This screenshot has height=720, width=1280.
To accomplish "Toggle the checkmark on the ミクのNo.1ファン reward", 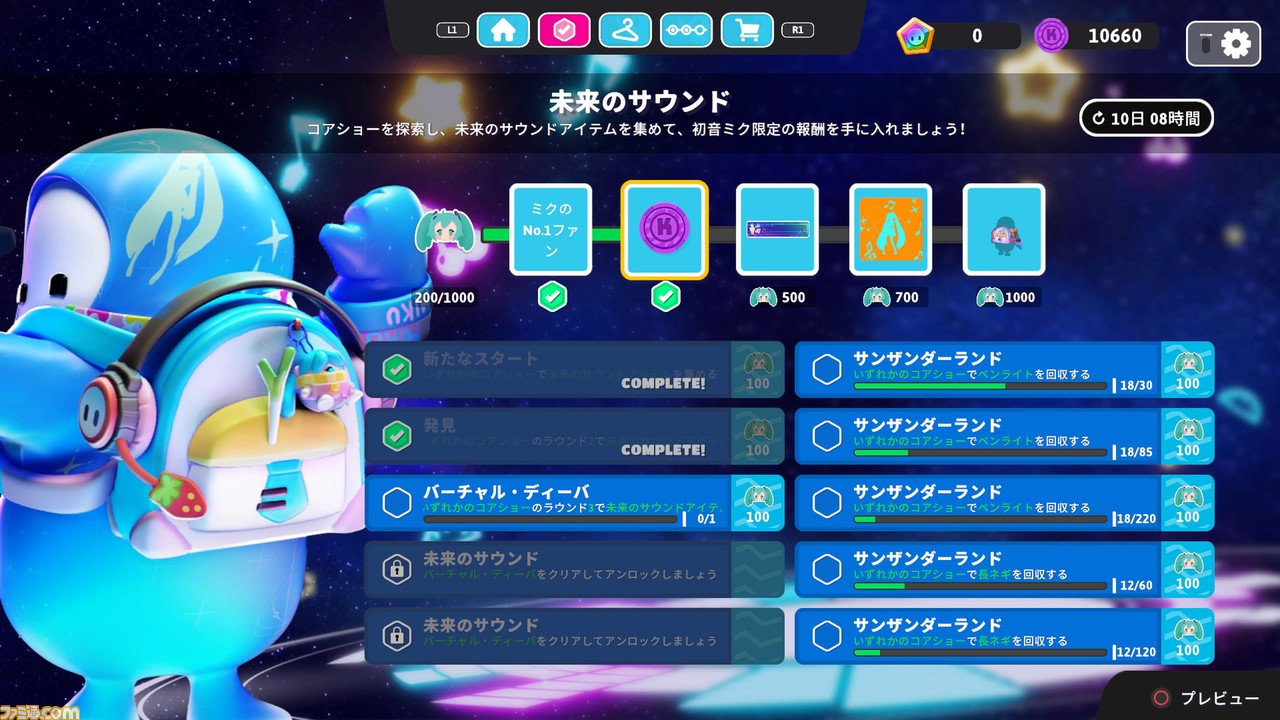I will [x=552, y=297].
